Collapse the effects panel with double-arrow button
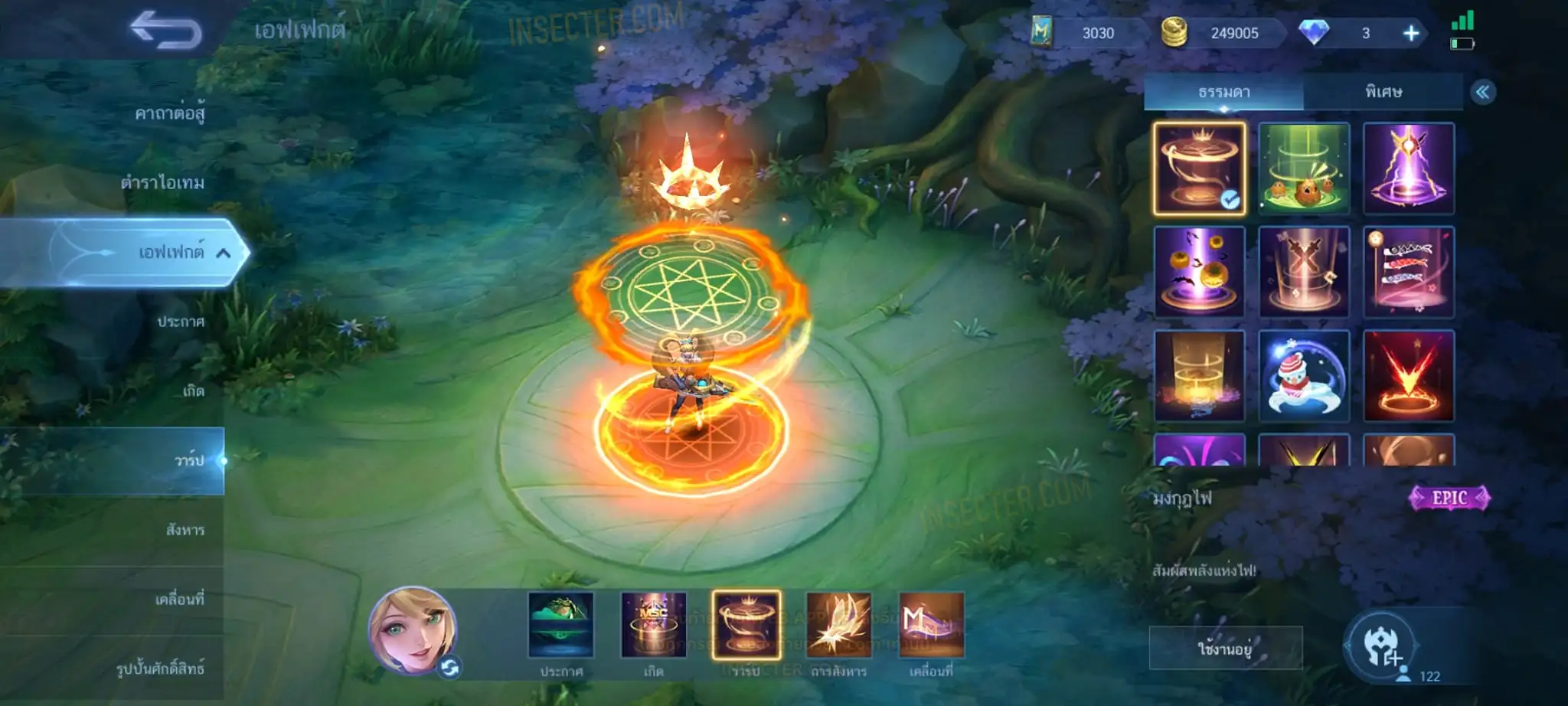The width and height of the screenshot is (1568, 706). [1483, 93]
